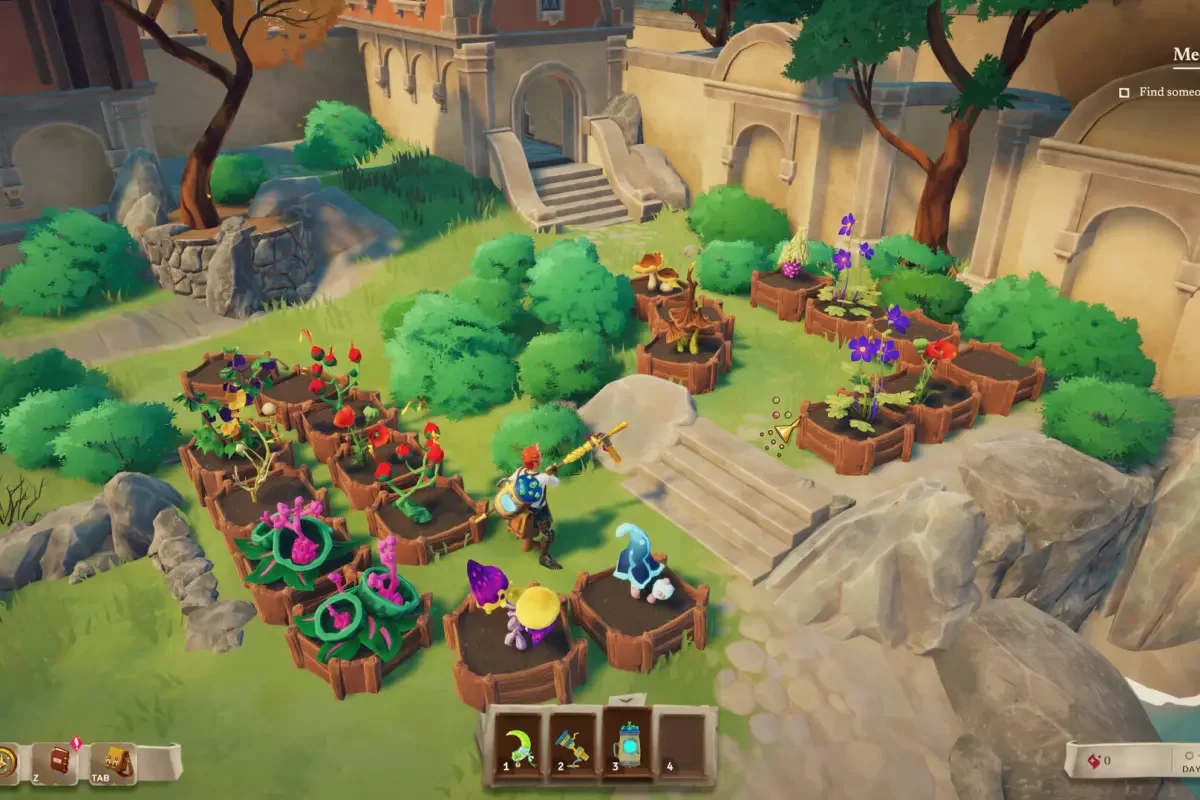Open the "Find someone" quest objective
The image size is (1200, 800).
pos(1165,92)
